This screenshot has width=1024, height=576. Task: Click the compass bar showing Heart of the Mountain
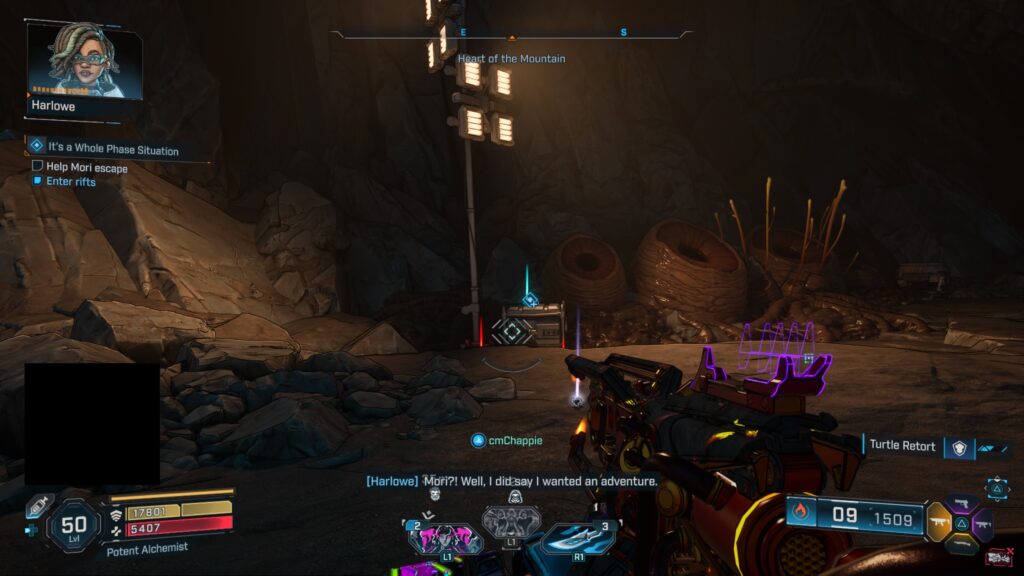coord(511,34)
